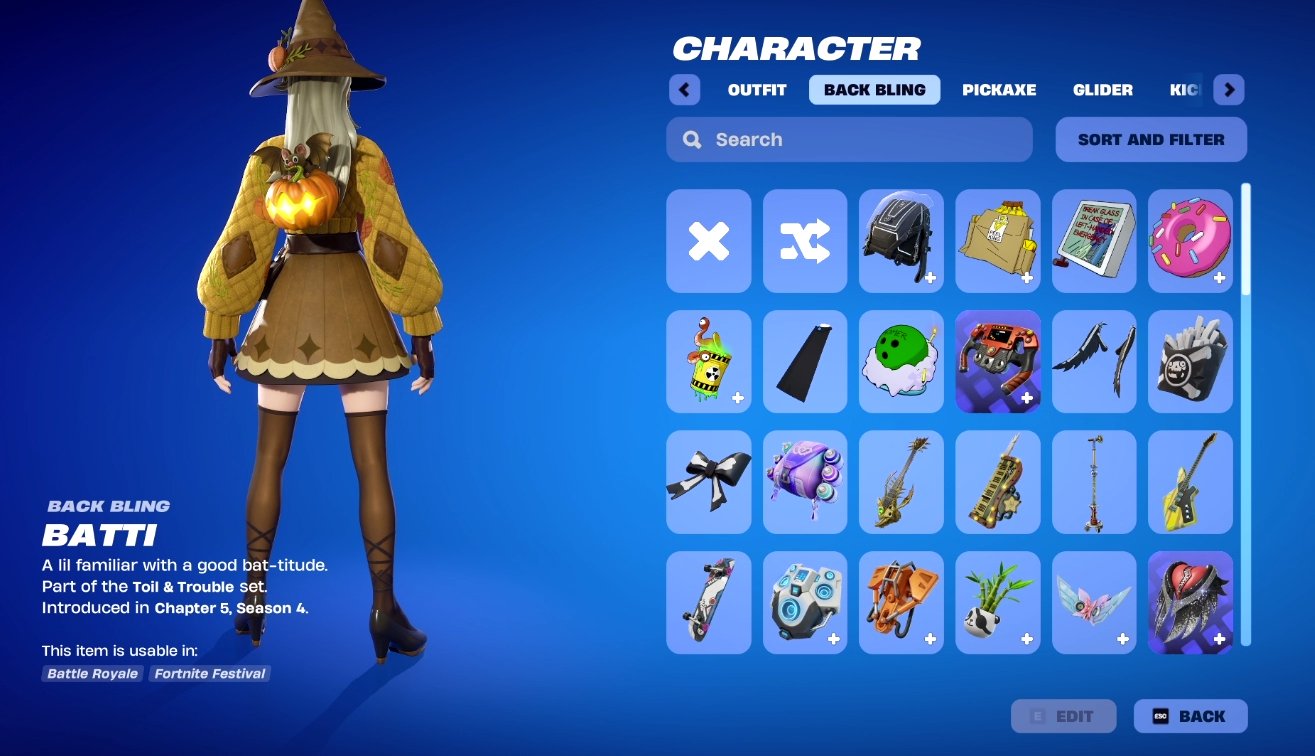Screen dimensions: 1315x756
Task: Select the skateboard back bling
Action: point(708,602)
